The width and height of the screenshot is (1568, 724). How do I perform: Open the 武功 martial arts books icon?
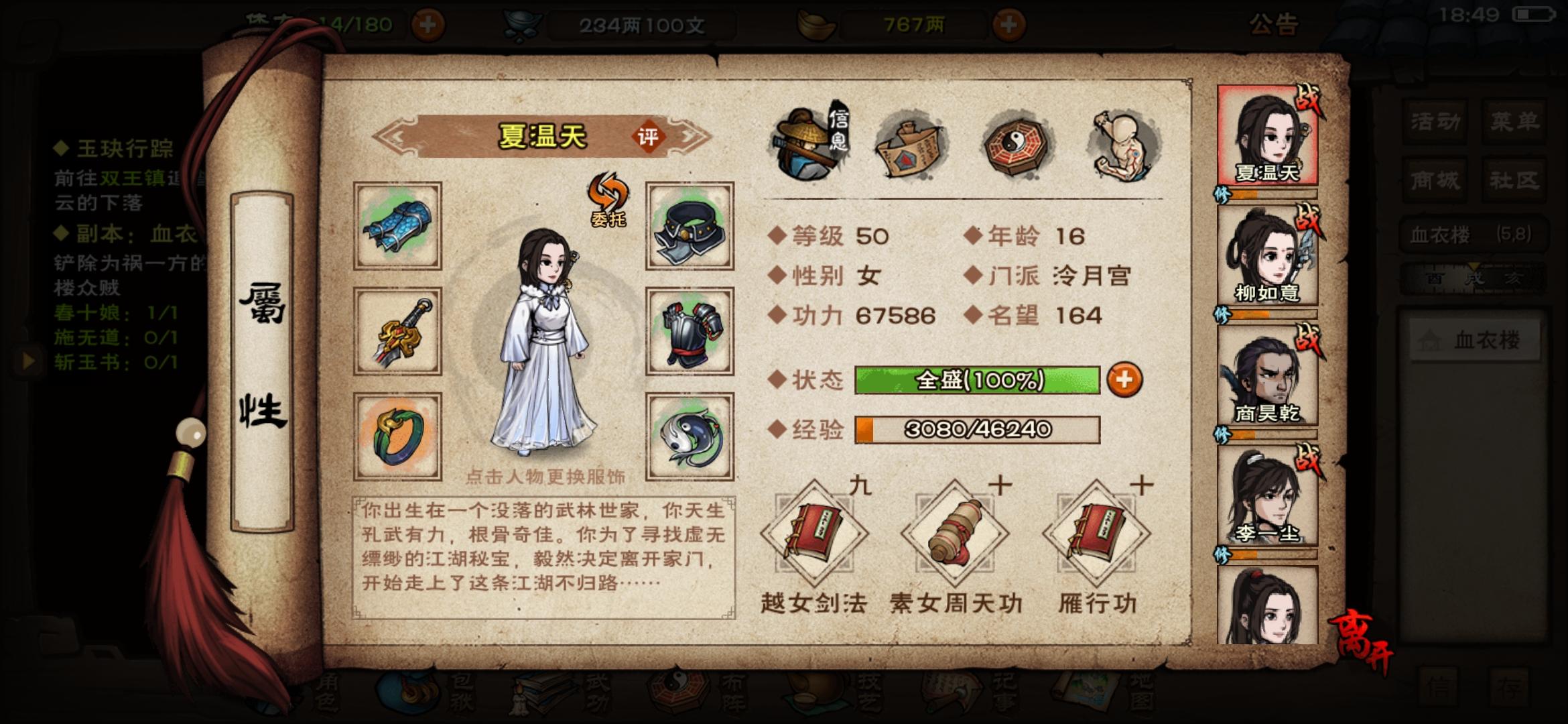click(x=539, y=697)
